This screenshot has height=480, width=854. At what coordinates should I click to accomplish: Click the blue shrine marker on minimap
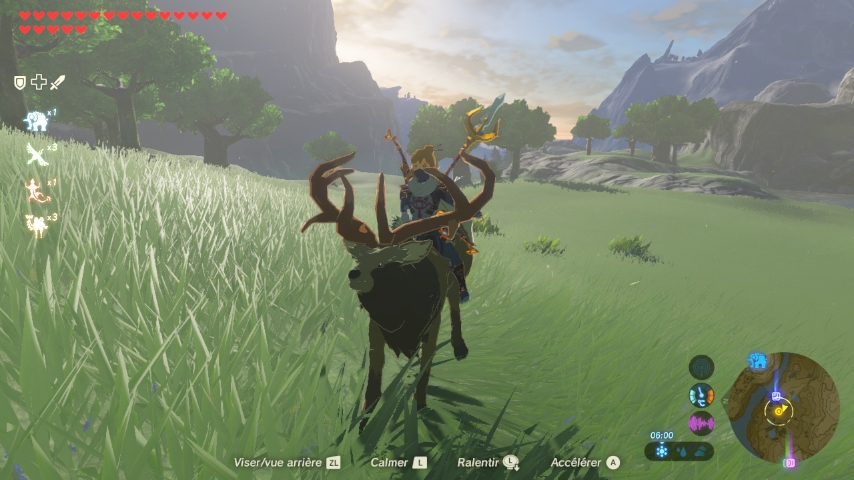777,395
